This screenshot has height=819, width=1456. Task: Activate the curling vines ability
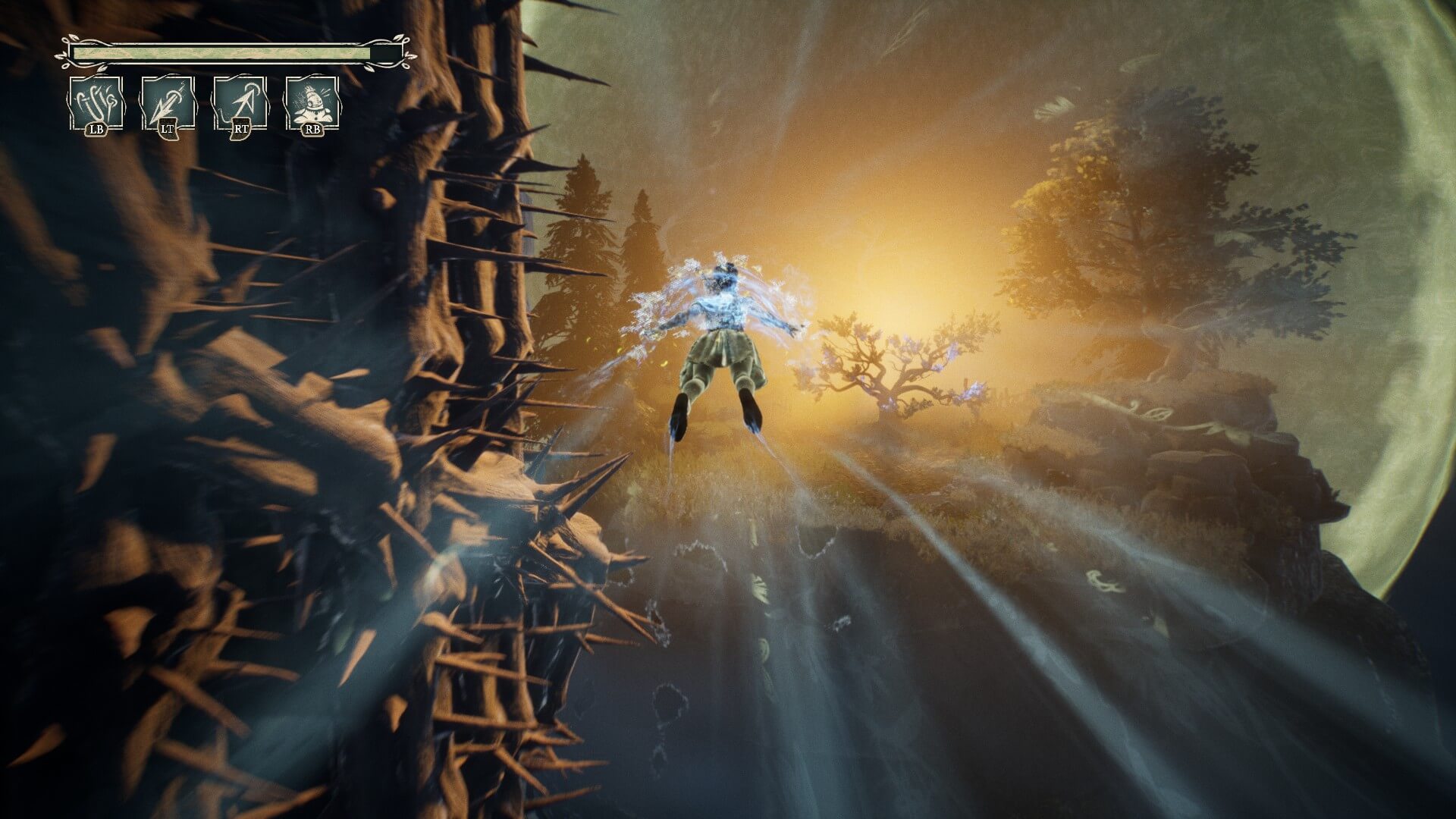(x=96, y=103)
